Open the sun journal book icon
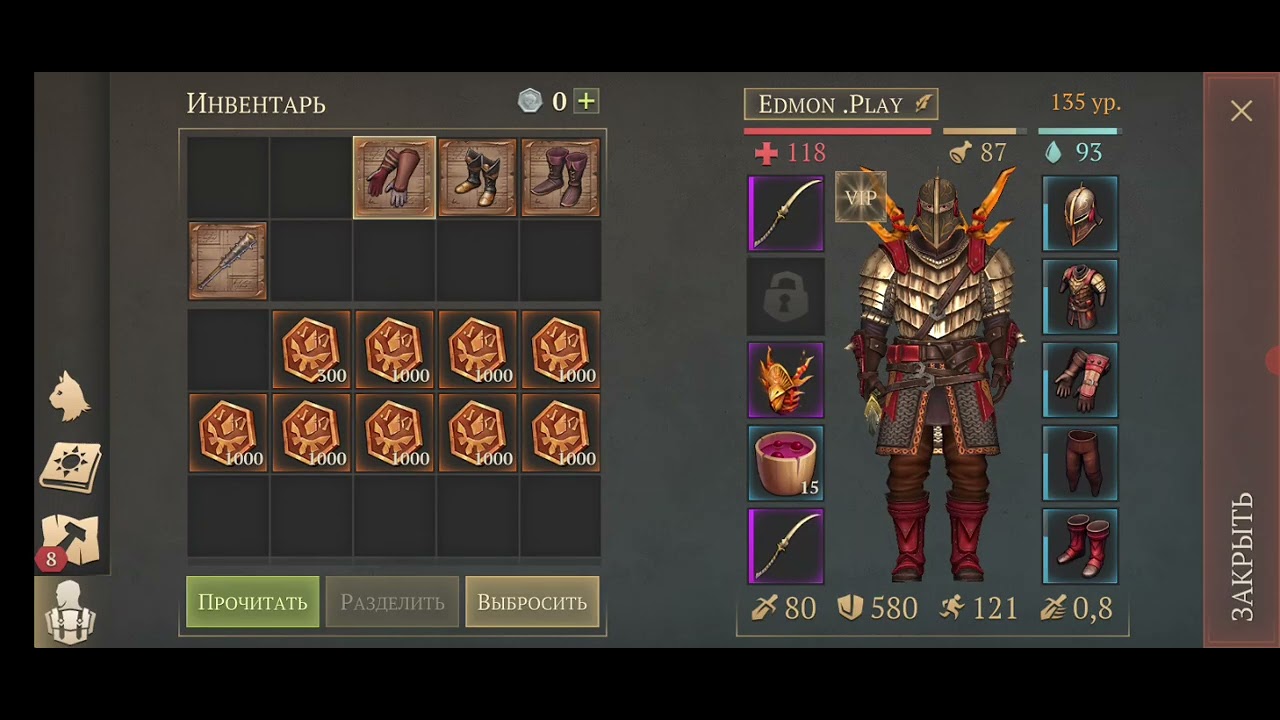 click(70, 467)
